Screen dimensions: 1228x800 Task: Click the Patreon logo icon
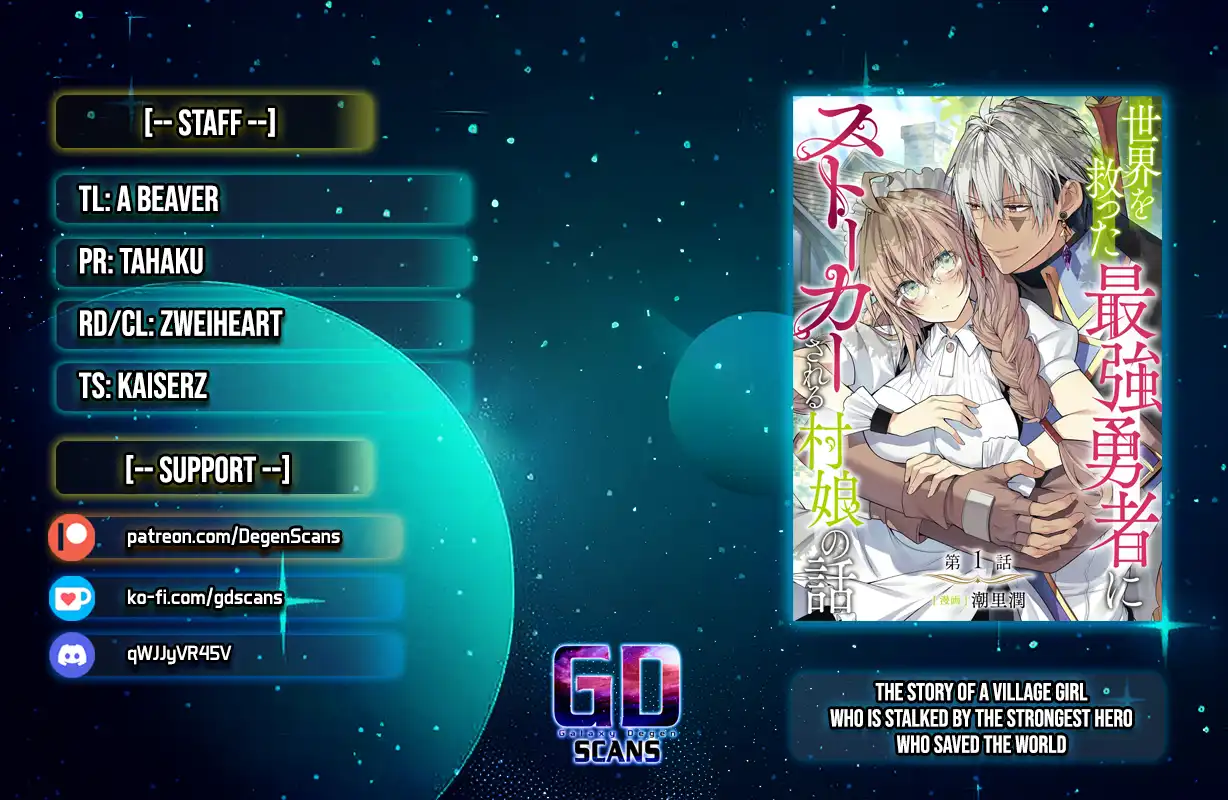tap(72, 538)
